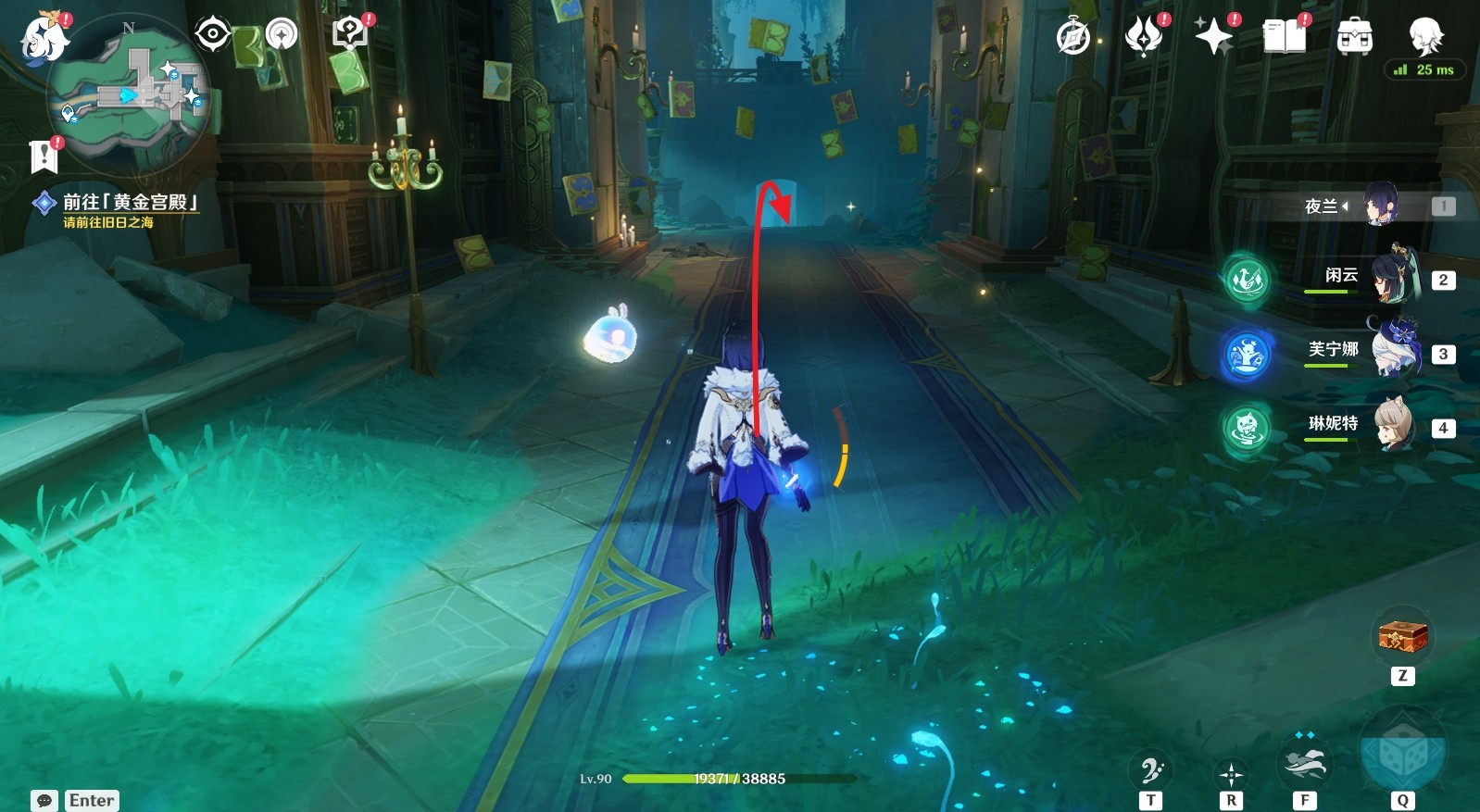Switch to party member 夜兰

tap(1379, 206)
